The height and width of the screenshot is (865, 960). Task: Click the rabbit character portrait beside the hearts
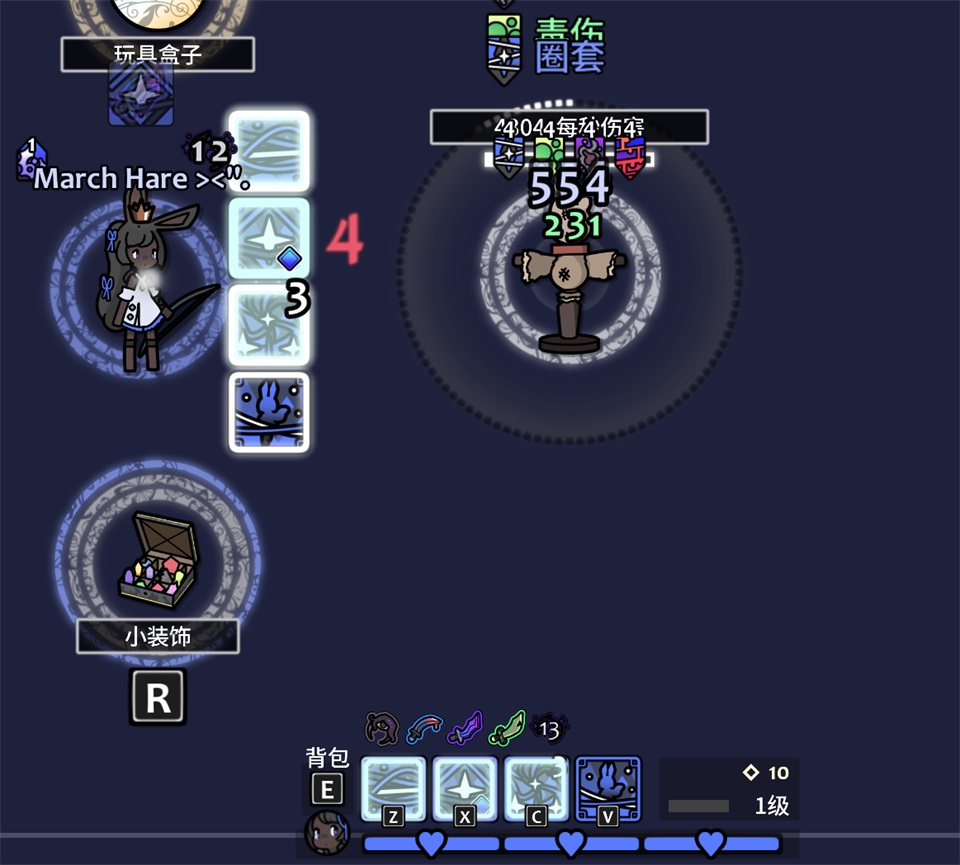click(327, 833)
